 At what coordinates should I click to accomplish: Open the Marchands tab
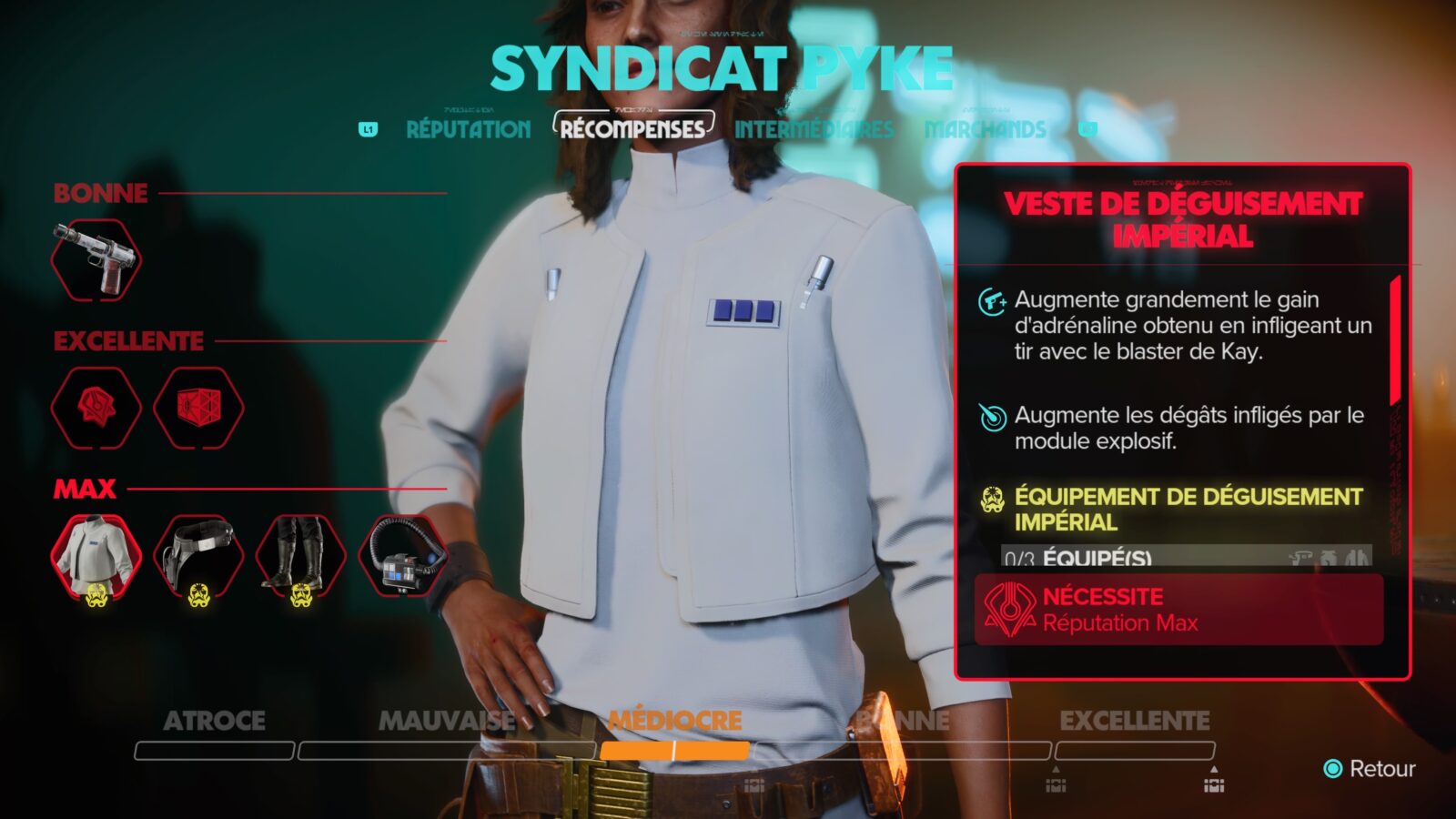point(986,129)
